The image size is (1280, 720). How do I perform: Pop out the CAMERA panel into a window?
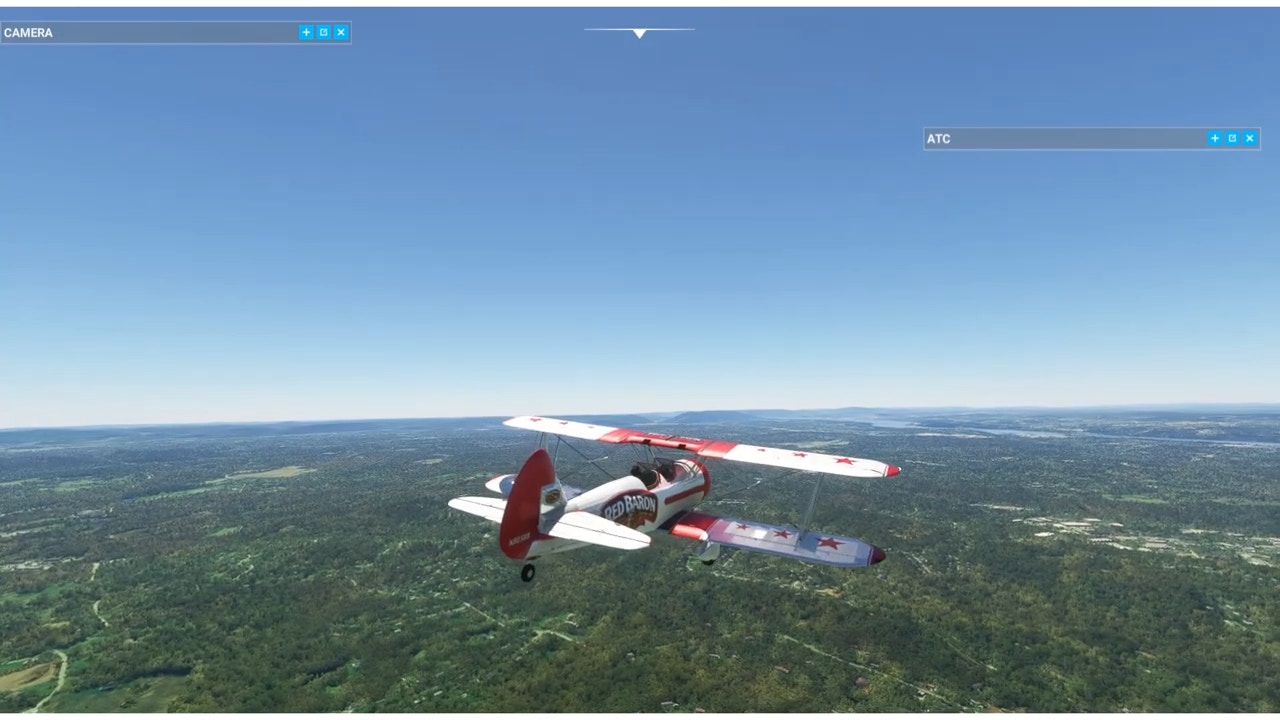[x=323, y=32]
